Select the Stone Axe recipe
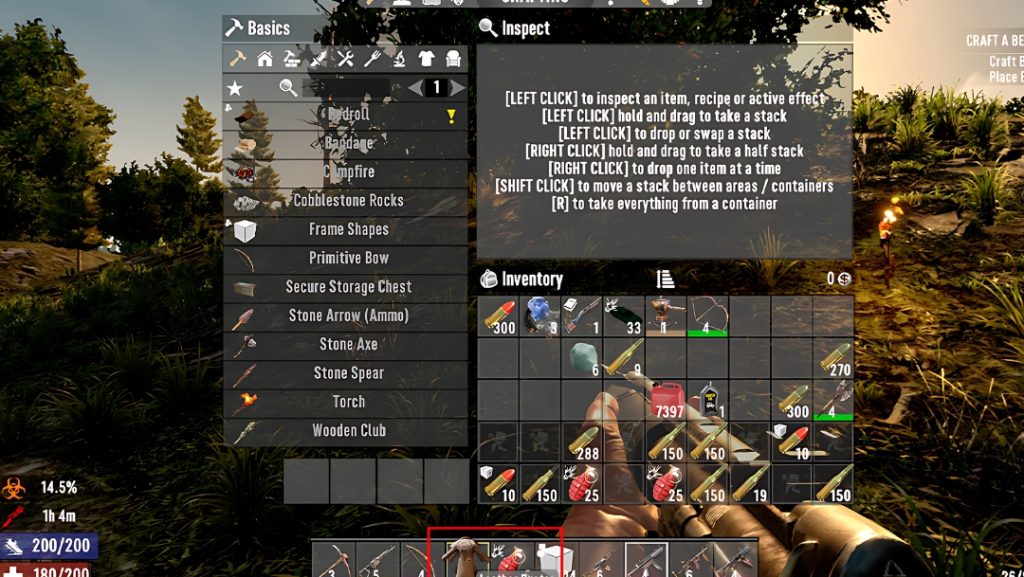 click(x=347, y=345)
